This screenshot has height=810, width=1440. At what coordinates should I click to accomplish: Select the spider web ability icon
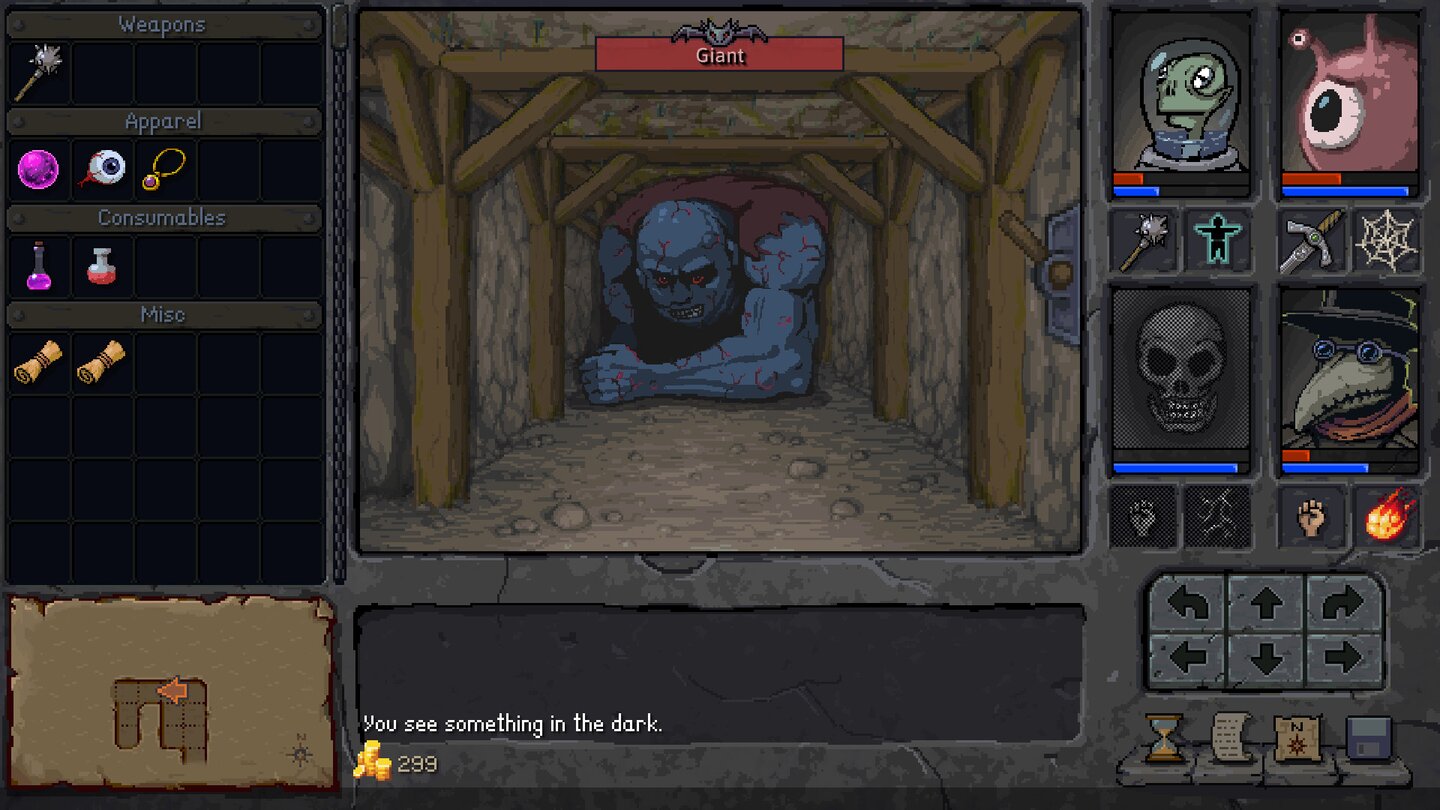pos(1386,240)
